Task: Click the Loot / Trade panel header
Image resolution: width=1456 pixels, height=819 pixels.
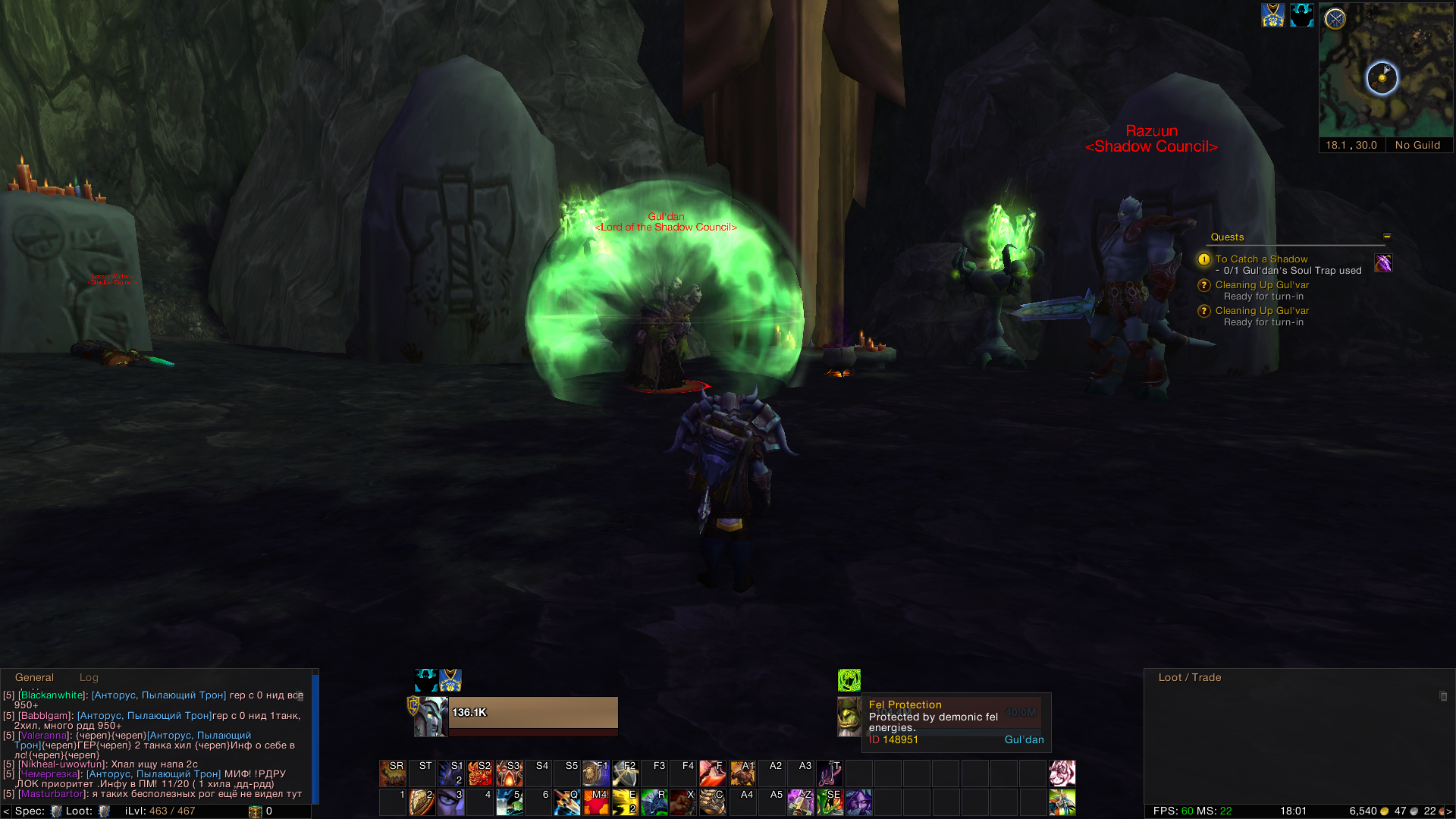Action: coord(1189,678)
